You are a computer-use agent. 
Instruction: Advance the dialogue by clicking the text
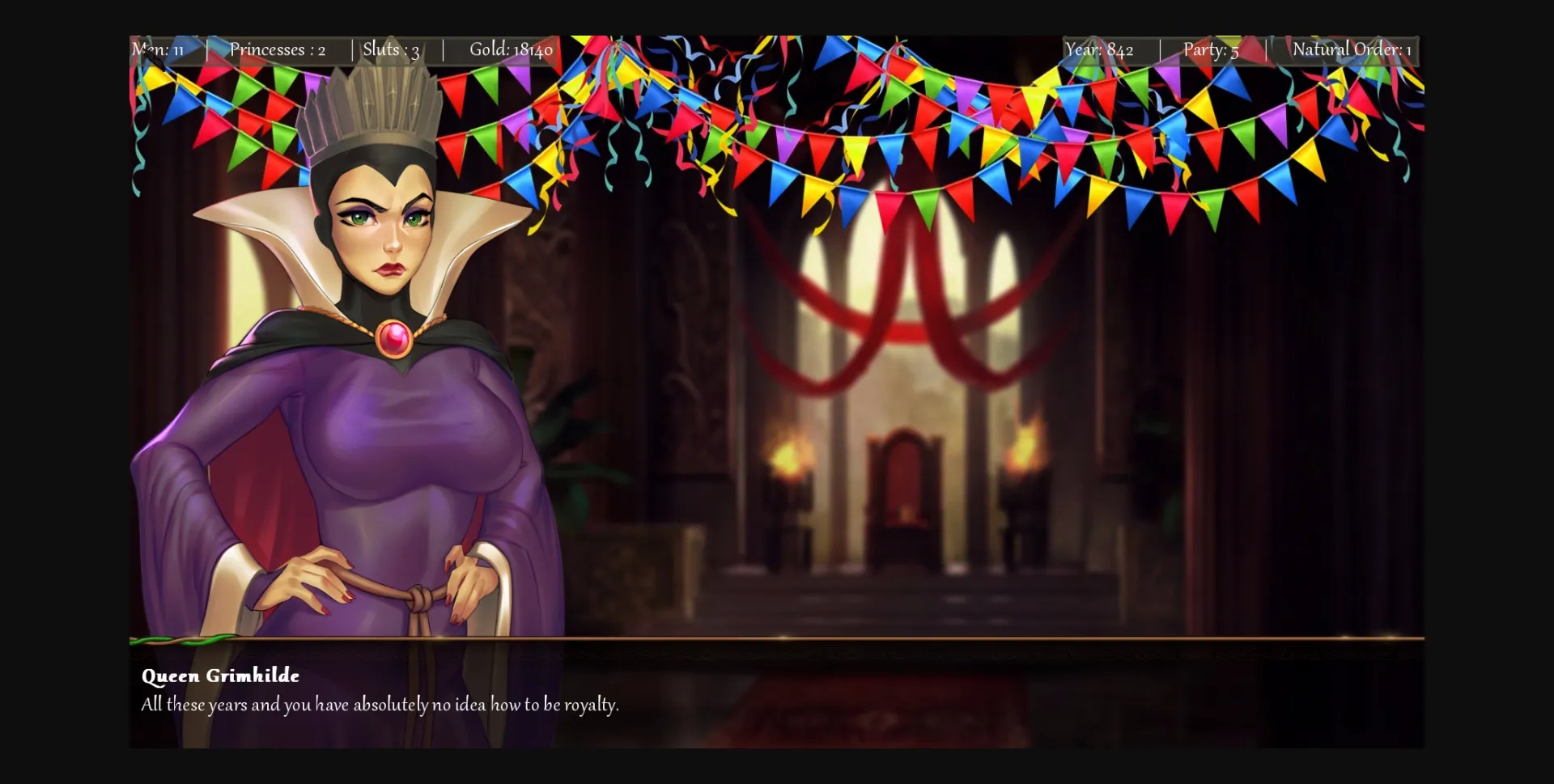pos(379,705)
